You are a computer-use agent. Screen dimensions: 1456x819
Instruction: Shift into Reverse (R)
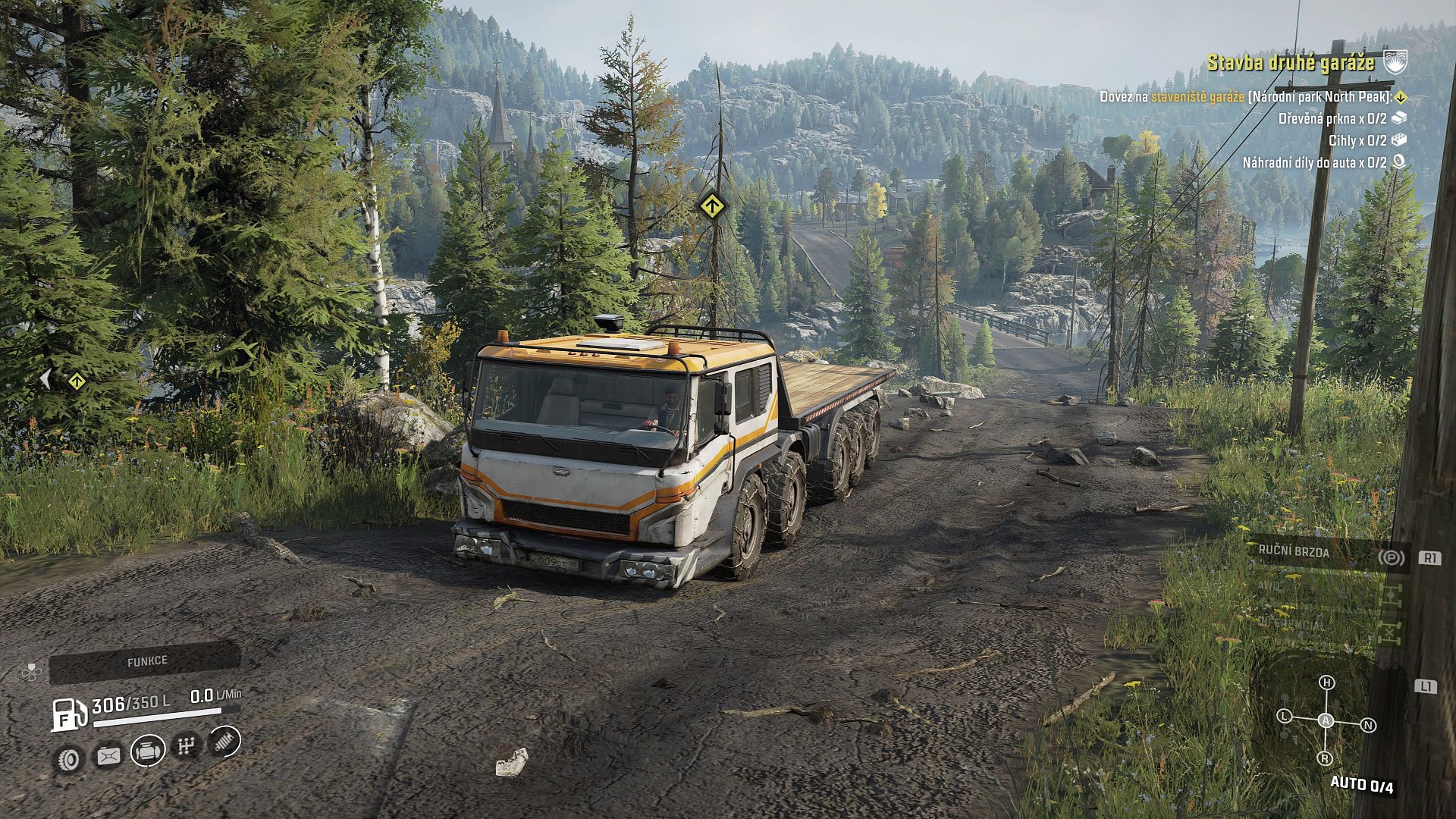point(1325,758)
